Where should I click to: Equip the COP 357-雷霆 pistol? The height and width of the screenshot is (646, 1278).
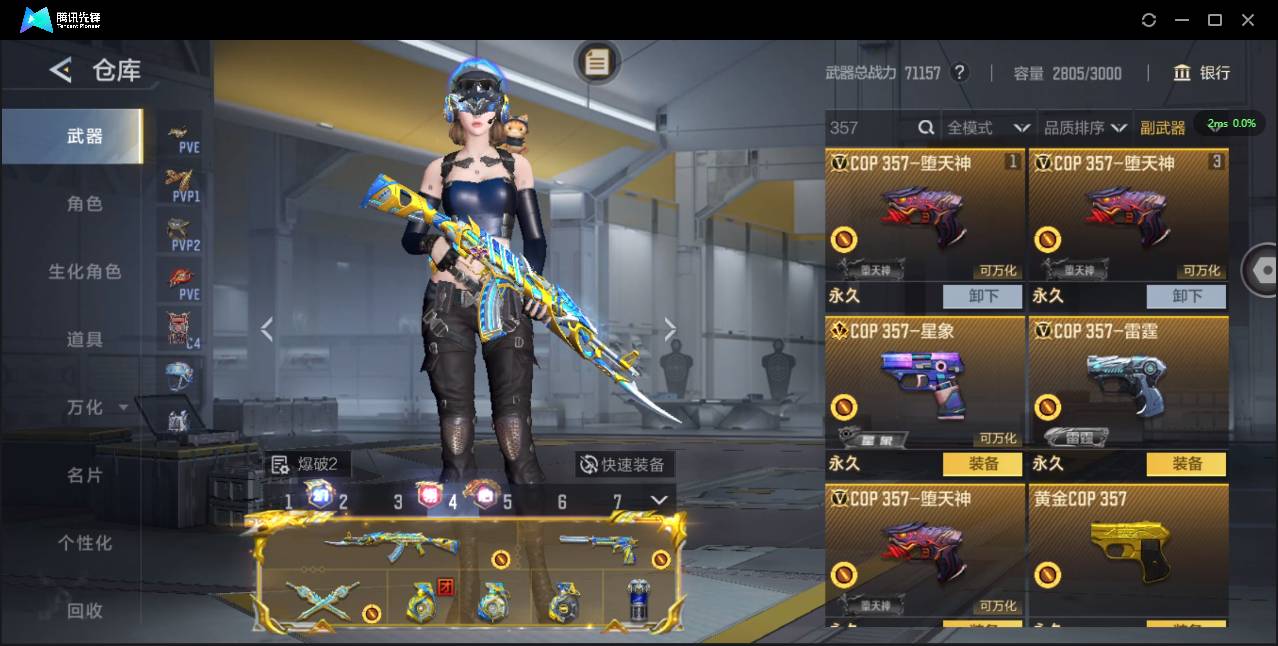(x=1186, y=464)
